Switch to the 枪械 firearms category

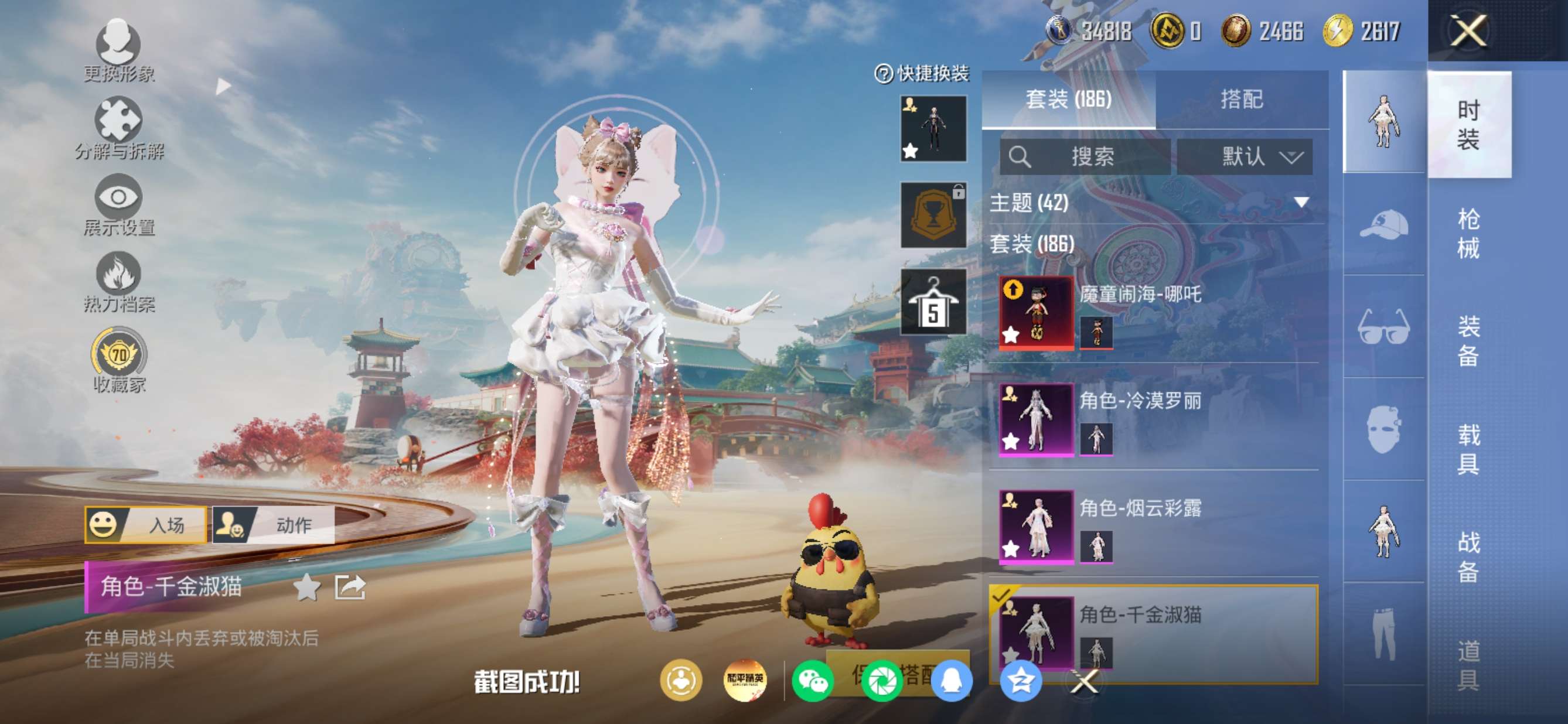click(1468, 233)
